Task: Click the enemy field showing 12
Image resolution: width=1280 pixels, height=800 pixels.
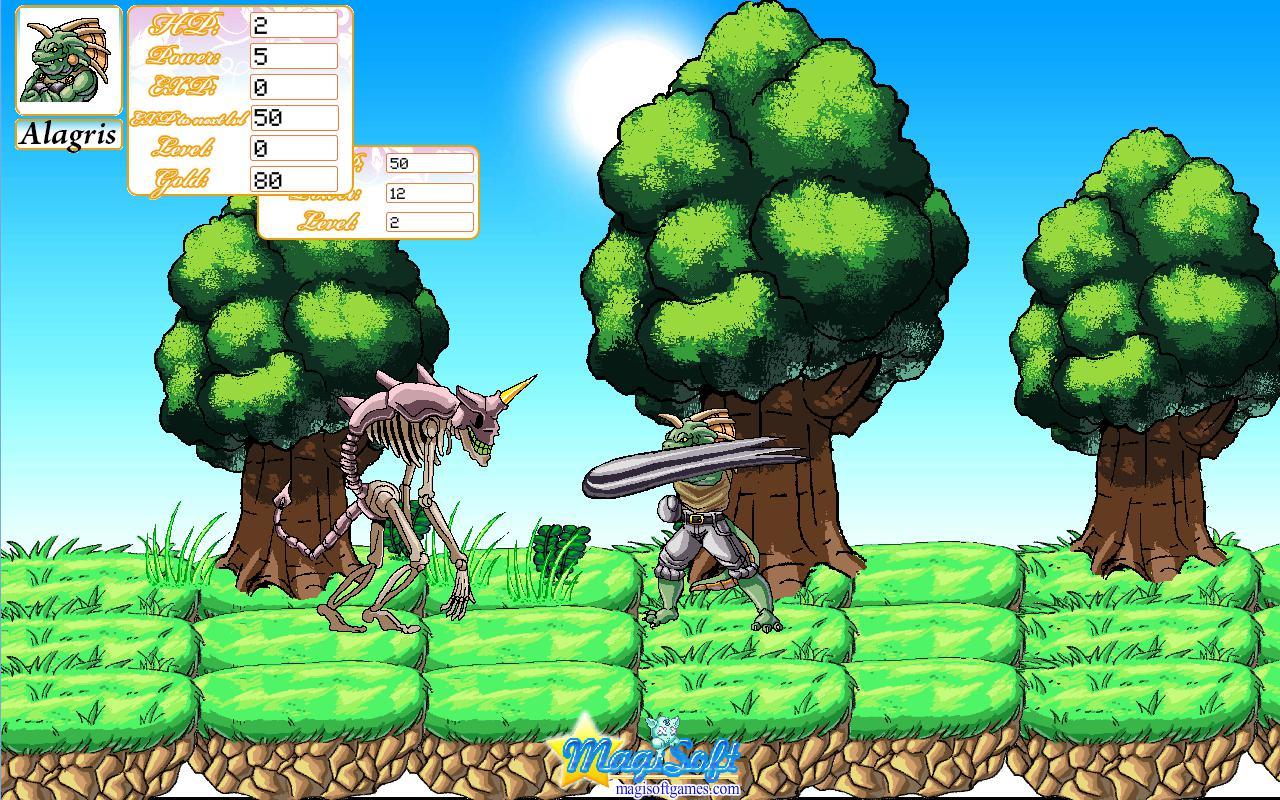Action: point(428,192)
